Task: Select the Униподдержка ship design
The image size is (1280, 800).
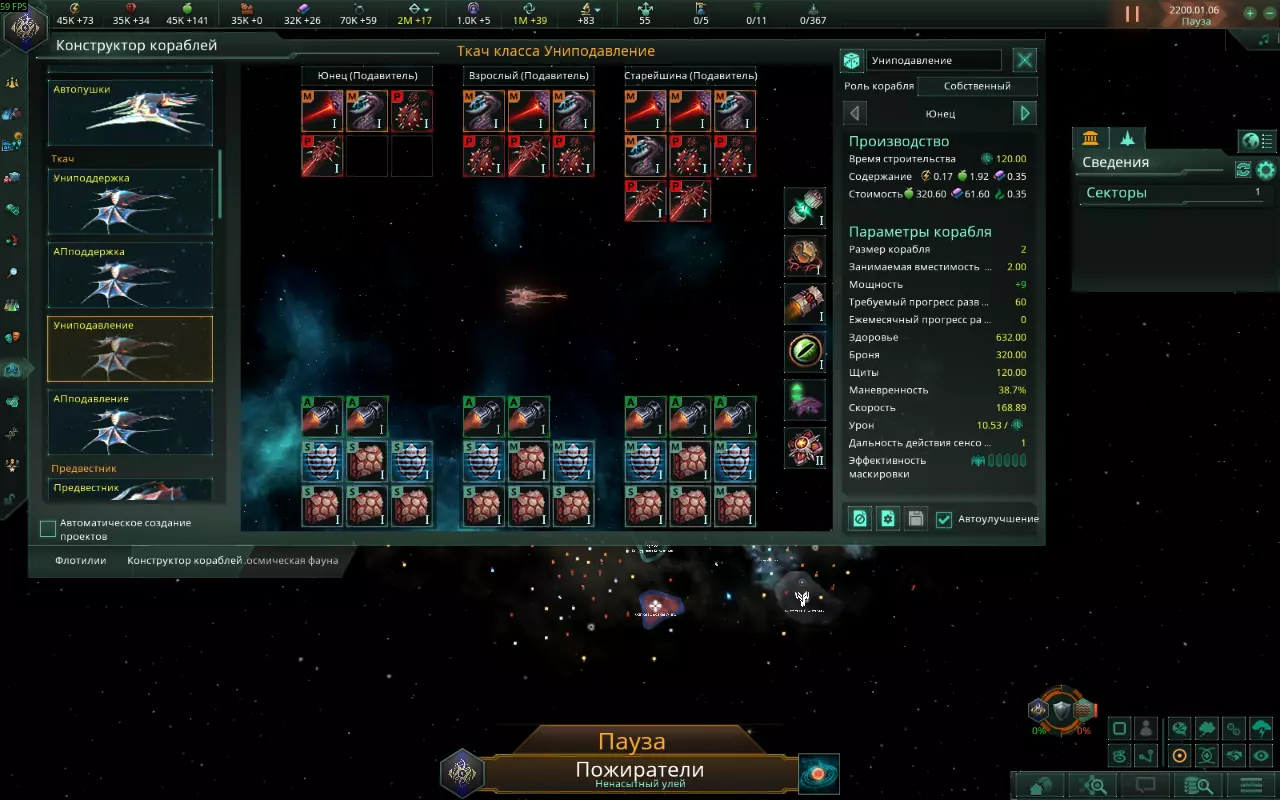Action: pyautogui.click(x=130, y=202)
